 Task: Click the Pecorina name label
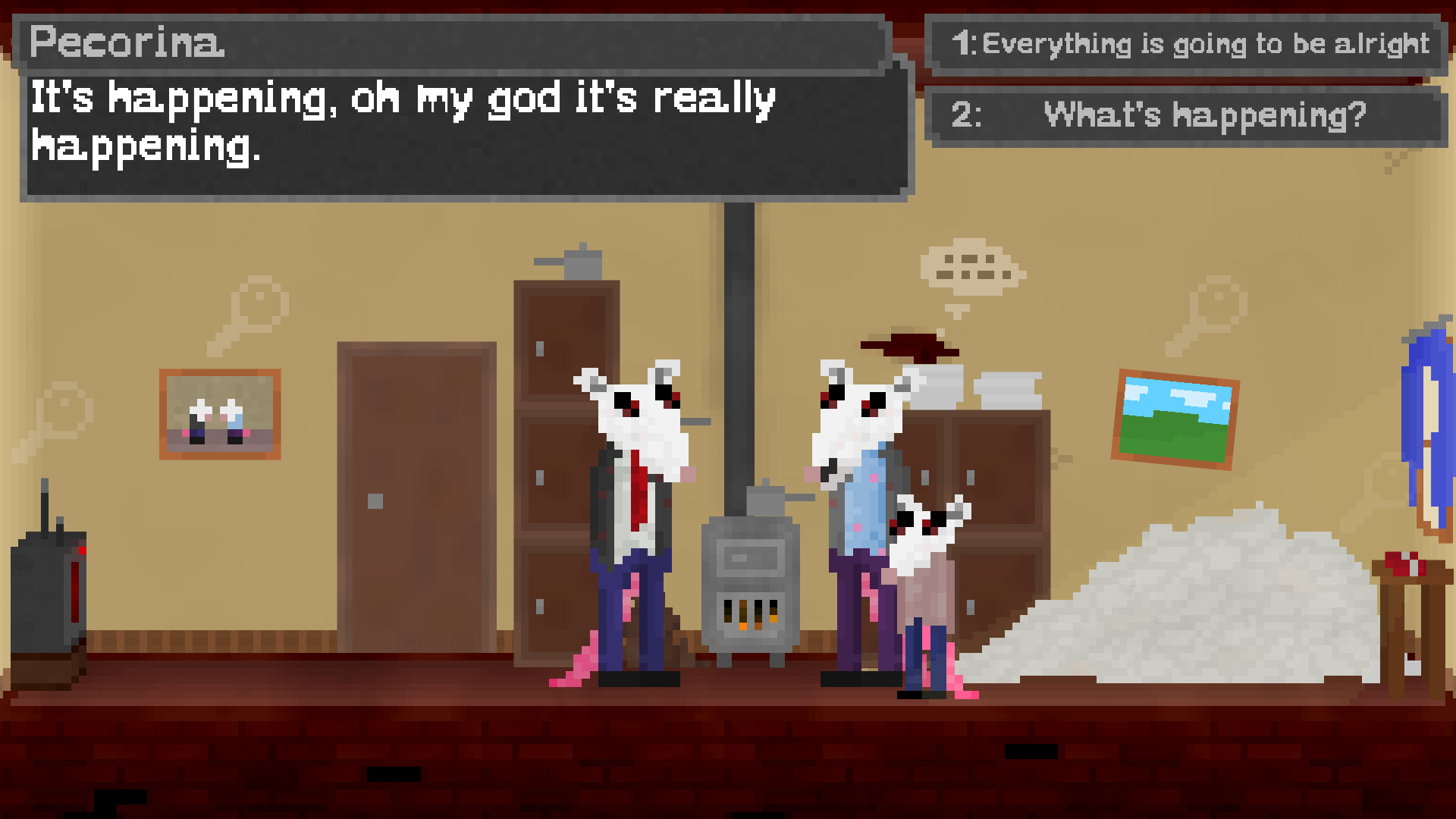pos(125,43)
